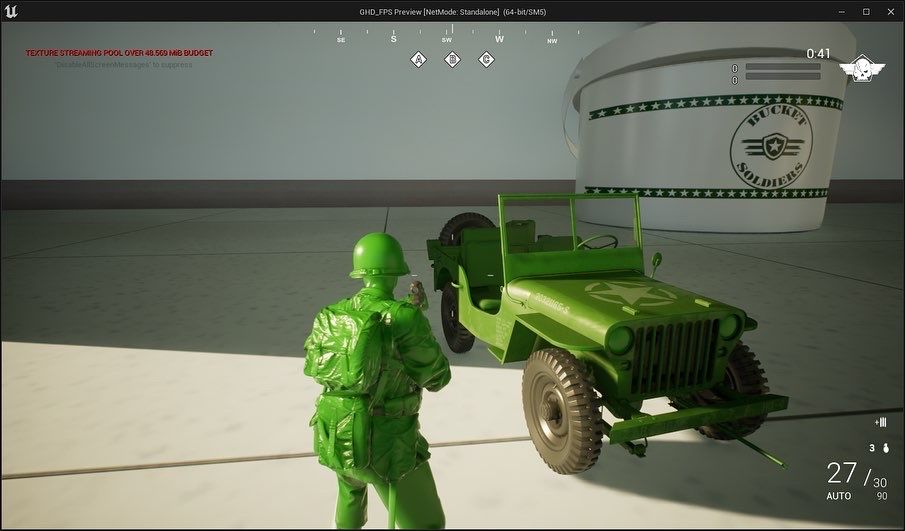Click the grenade icon
905x531 pixels.
point(884,449)
